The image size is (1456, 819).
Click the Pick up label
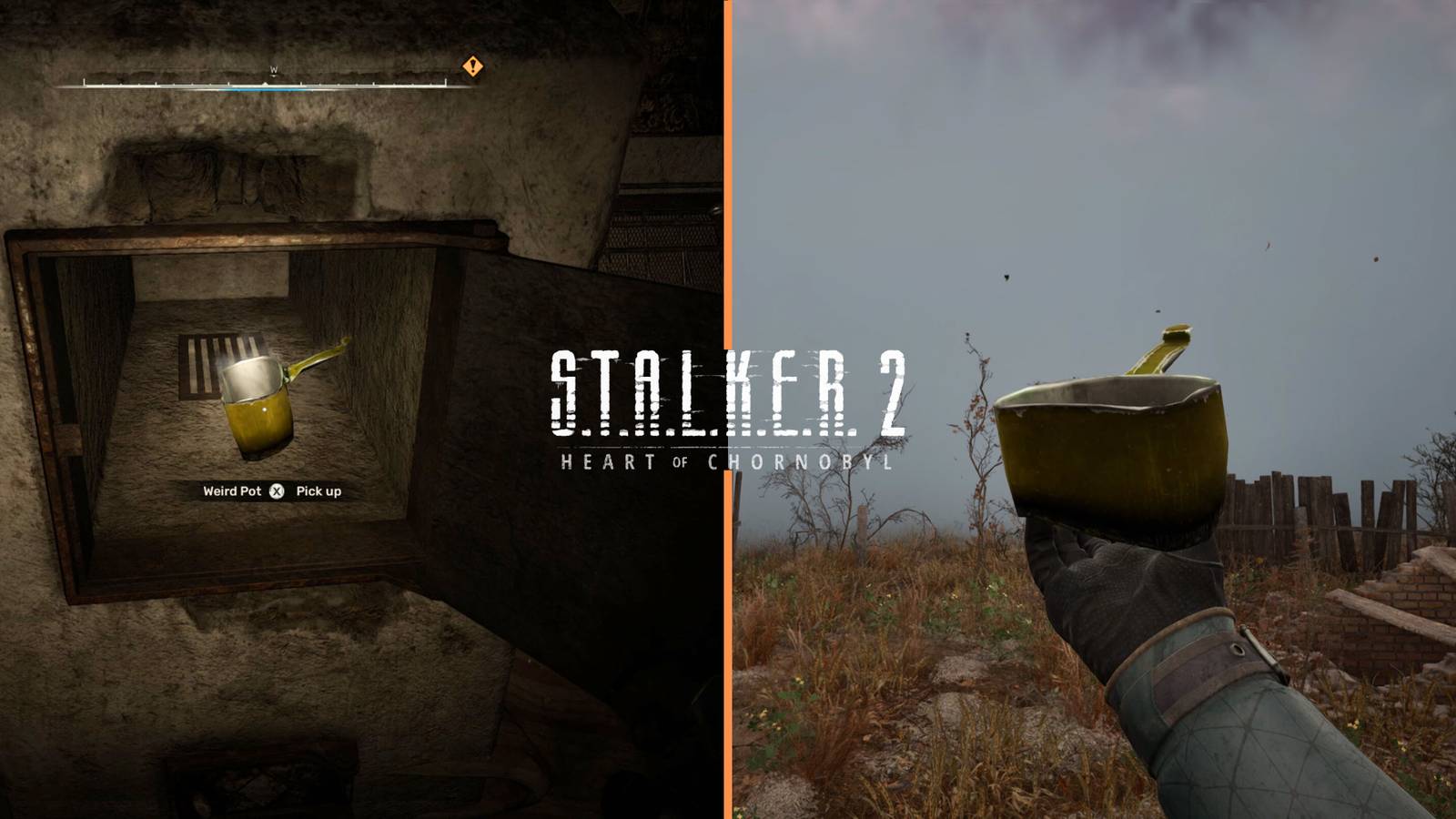coord(318,490)
